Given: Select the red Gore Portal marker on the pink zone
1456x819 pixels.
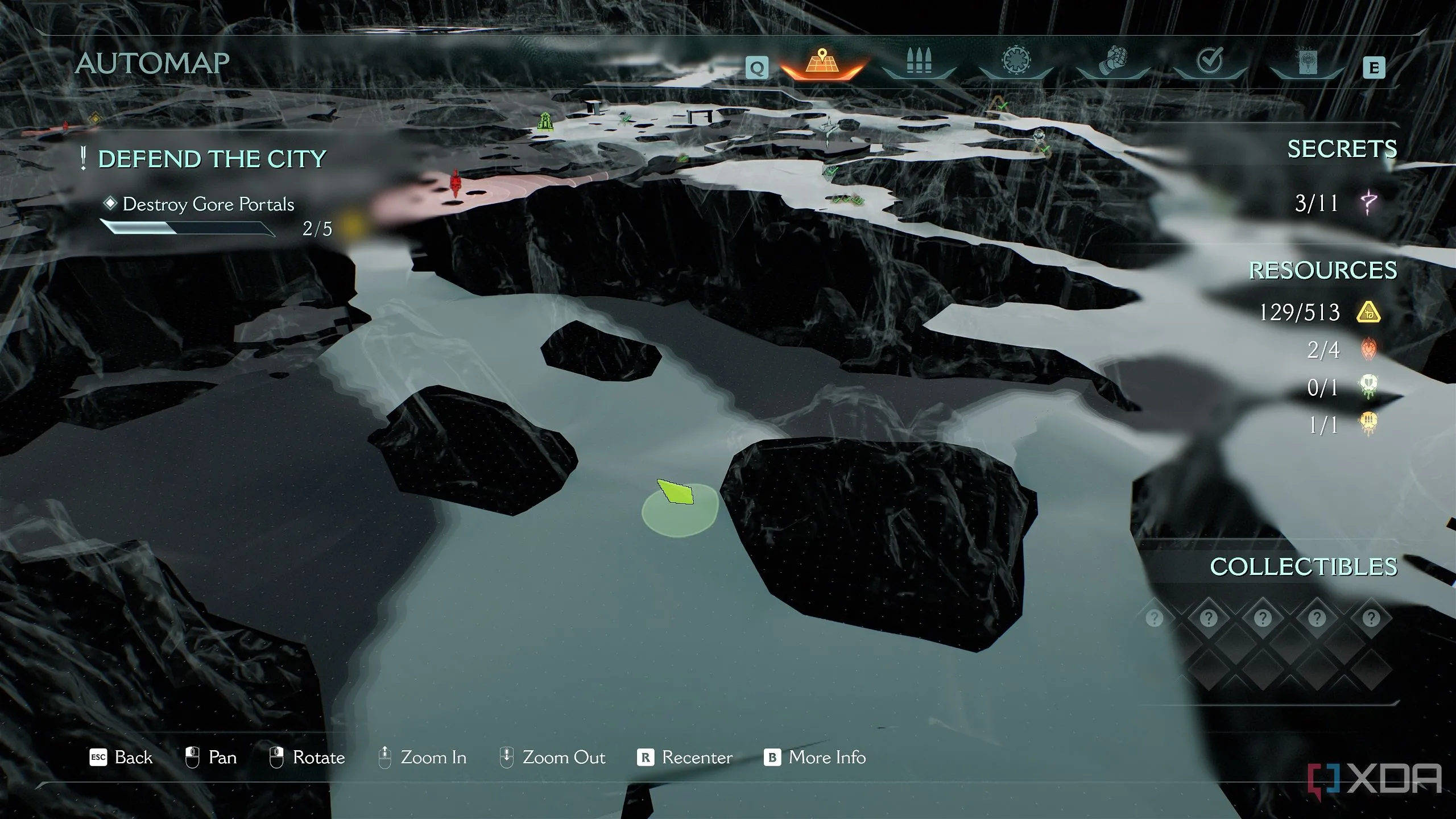Looking at the screenshot, I should click(x=455, y=183).
